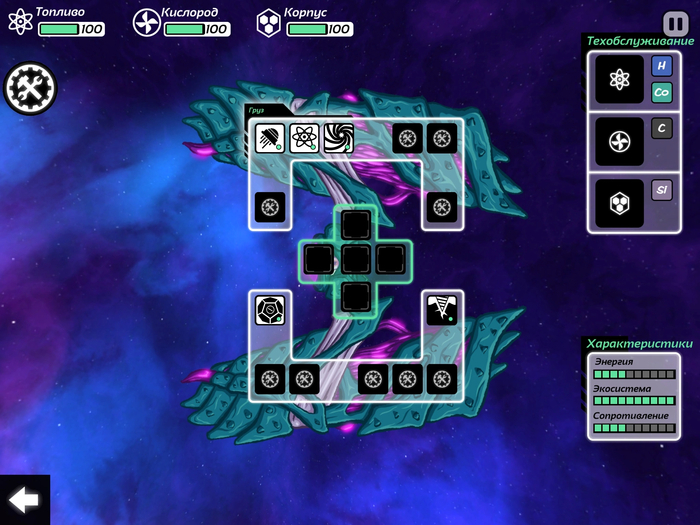This screenshot has width=700, height=525.
Task: Open the fuel maintenance atom slot
Action: point(619,79)
